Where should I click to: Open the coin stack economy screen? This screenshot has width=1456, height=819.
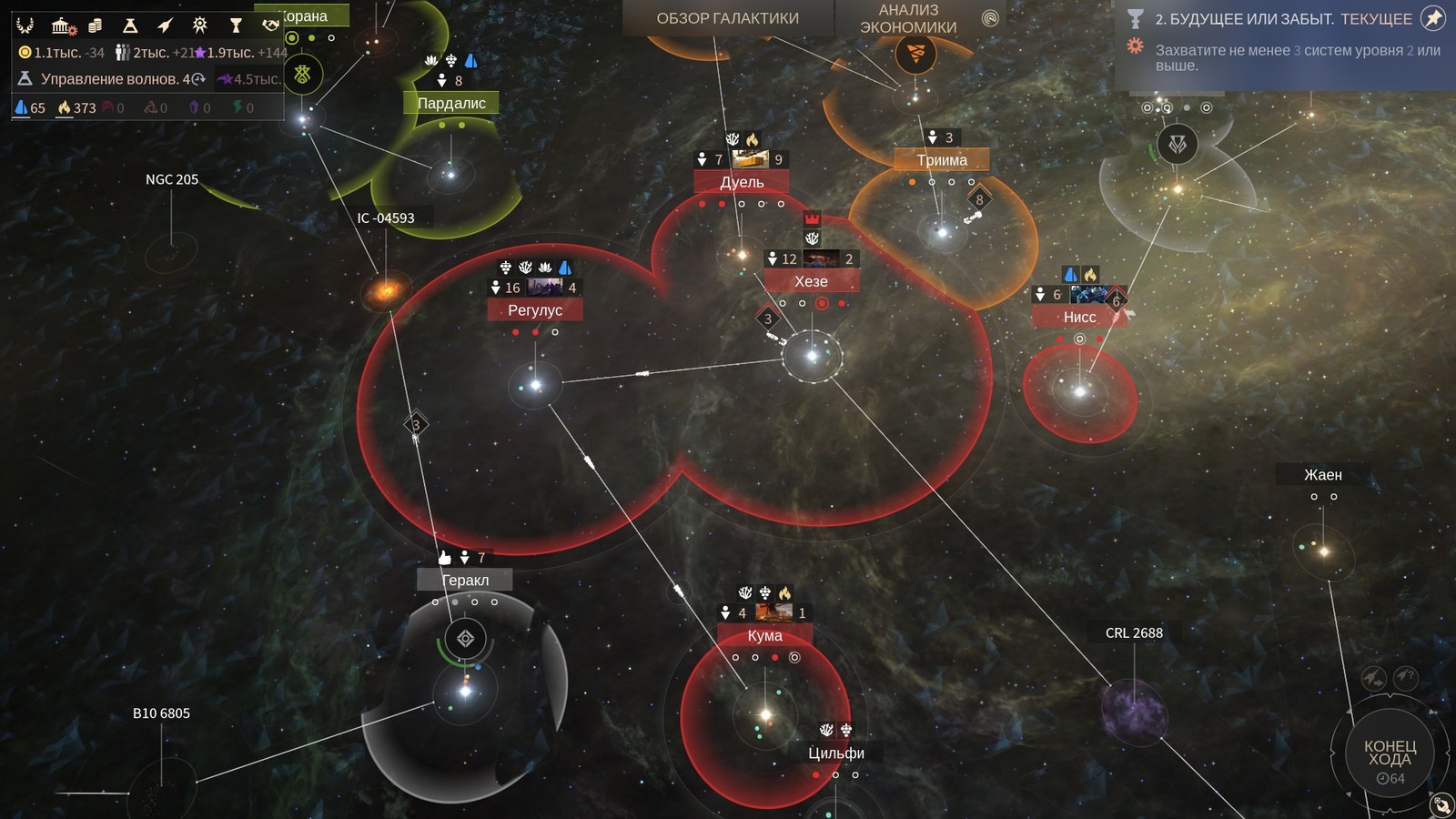pyautogui.click(x=95, y=25)
